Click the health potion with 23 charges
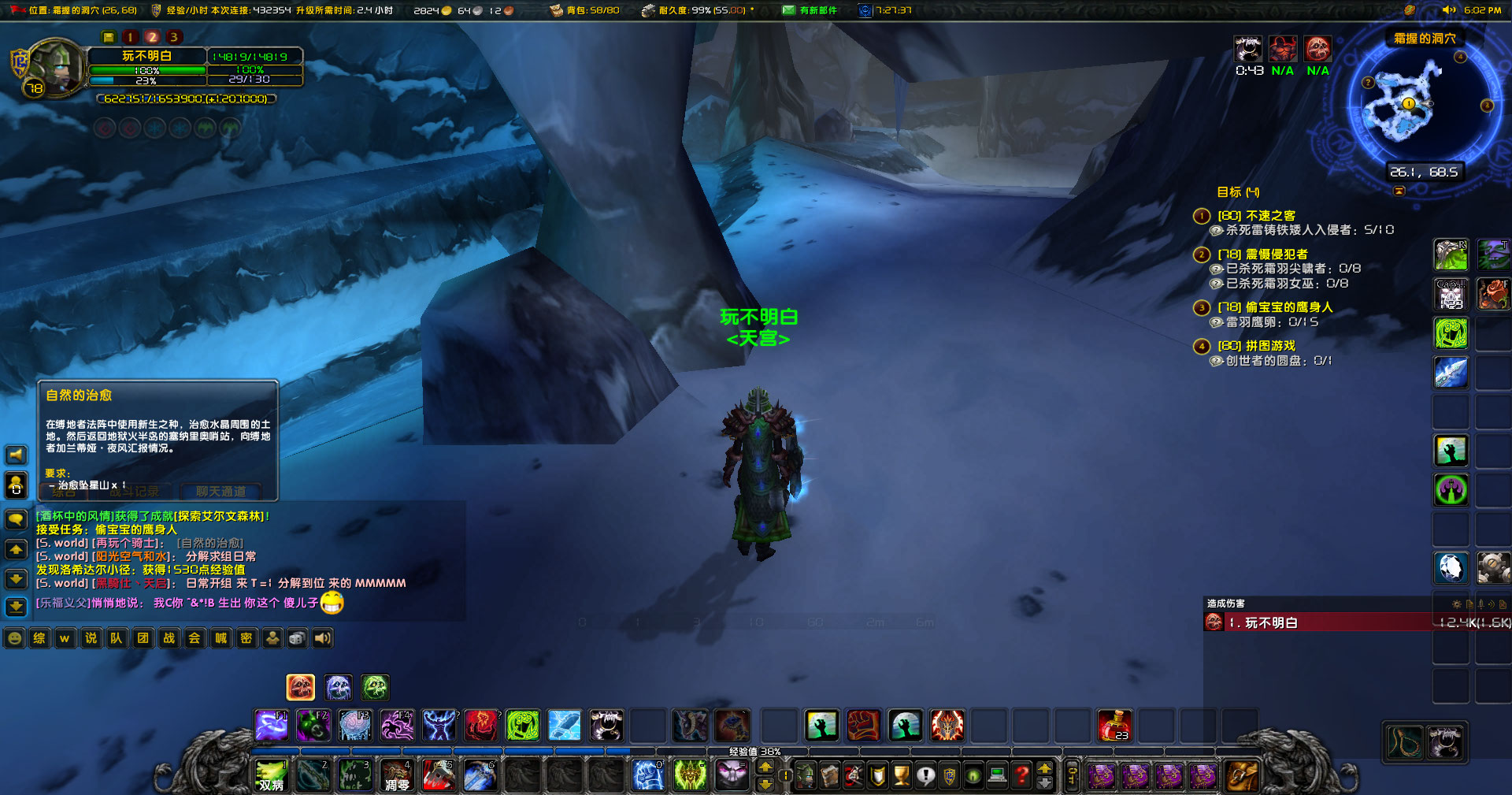The width and height of the screenshot is (1512, 795). tap(1115, 726)
